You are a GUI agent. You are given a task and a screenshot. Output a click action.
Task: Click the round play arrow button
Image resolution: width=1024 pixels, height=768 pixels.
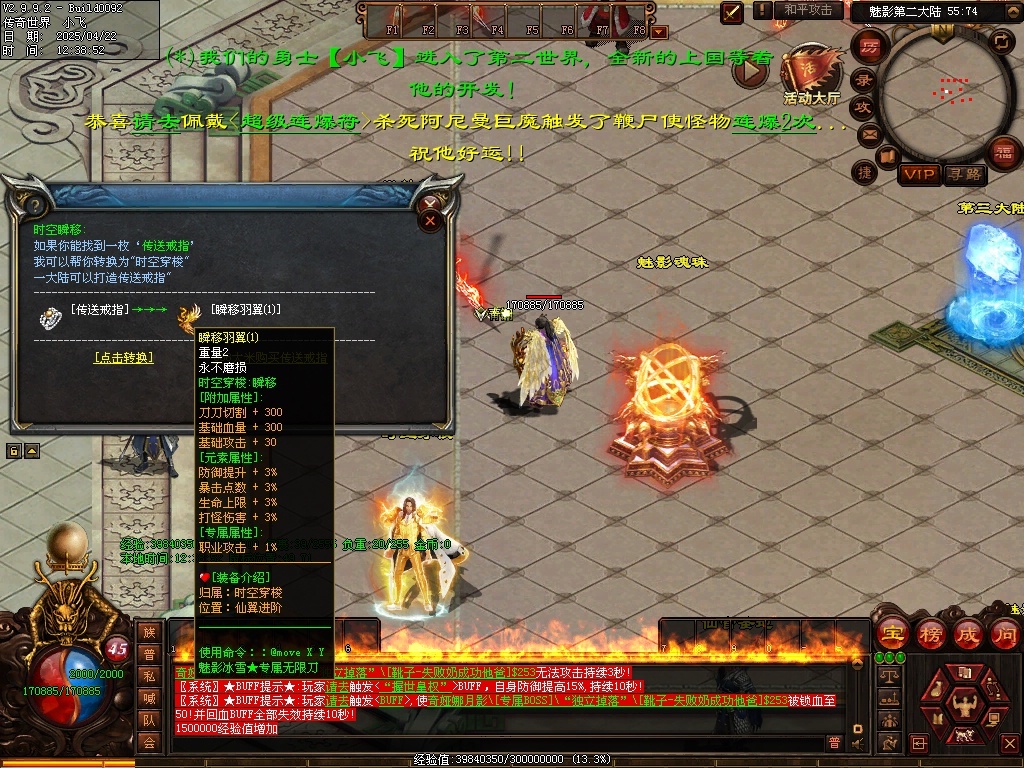(x=750, y=70)
